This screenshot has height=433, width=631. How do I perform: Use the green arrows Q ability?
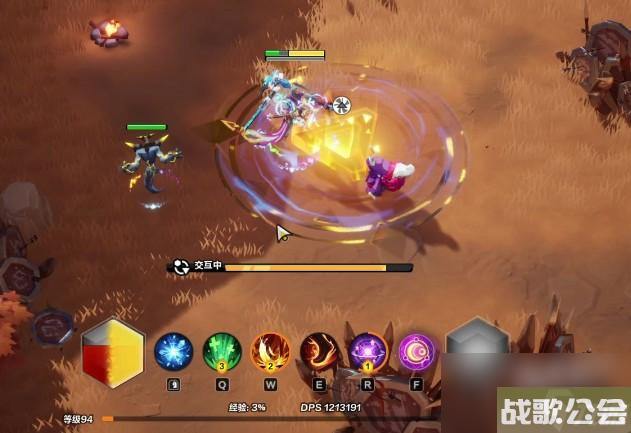click(222, 352)
